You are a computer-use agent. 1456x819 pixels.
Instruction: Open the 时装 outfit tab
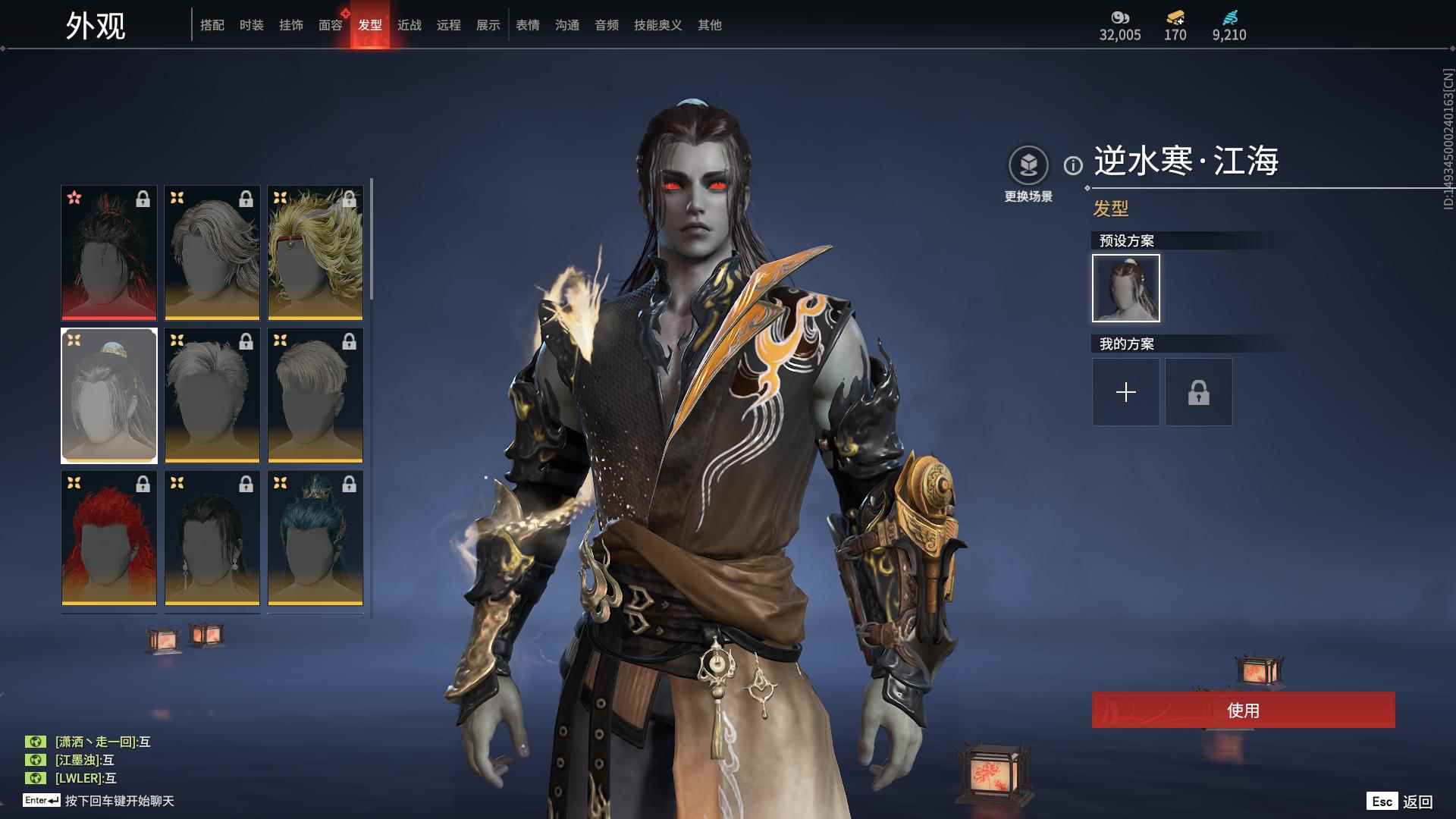[252, 25]
